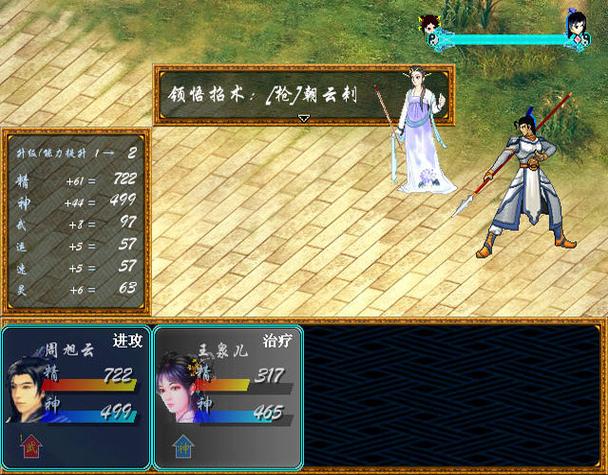Screen dimensions: 608x475
Task: Click the blue 神 buff arrow icon
Action: click(182, 445)
